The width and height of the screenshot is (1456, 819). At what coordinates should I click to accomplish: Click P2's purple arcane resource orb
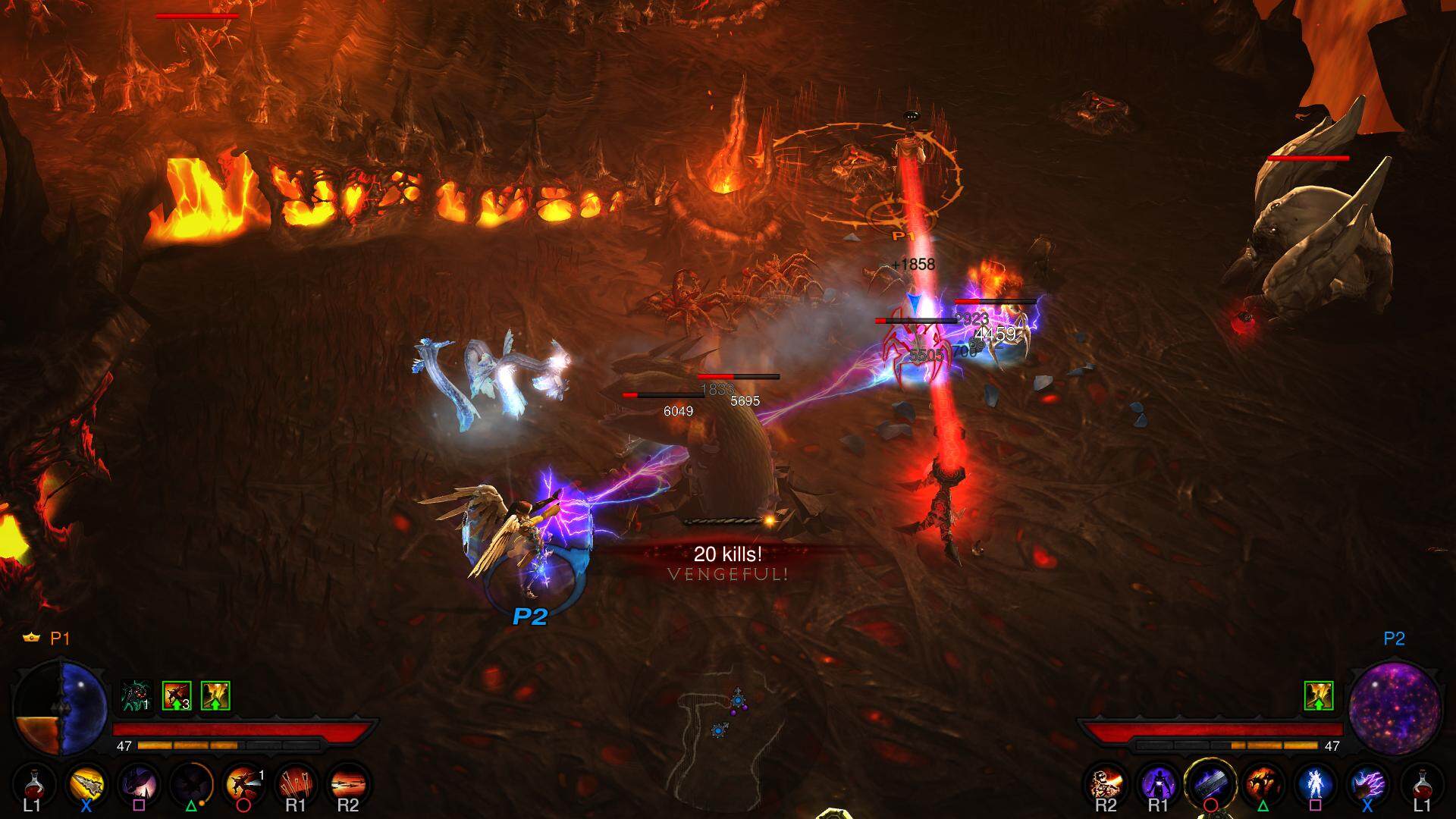pos(1395,708)
